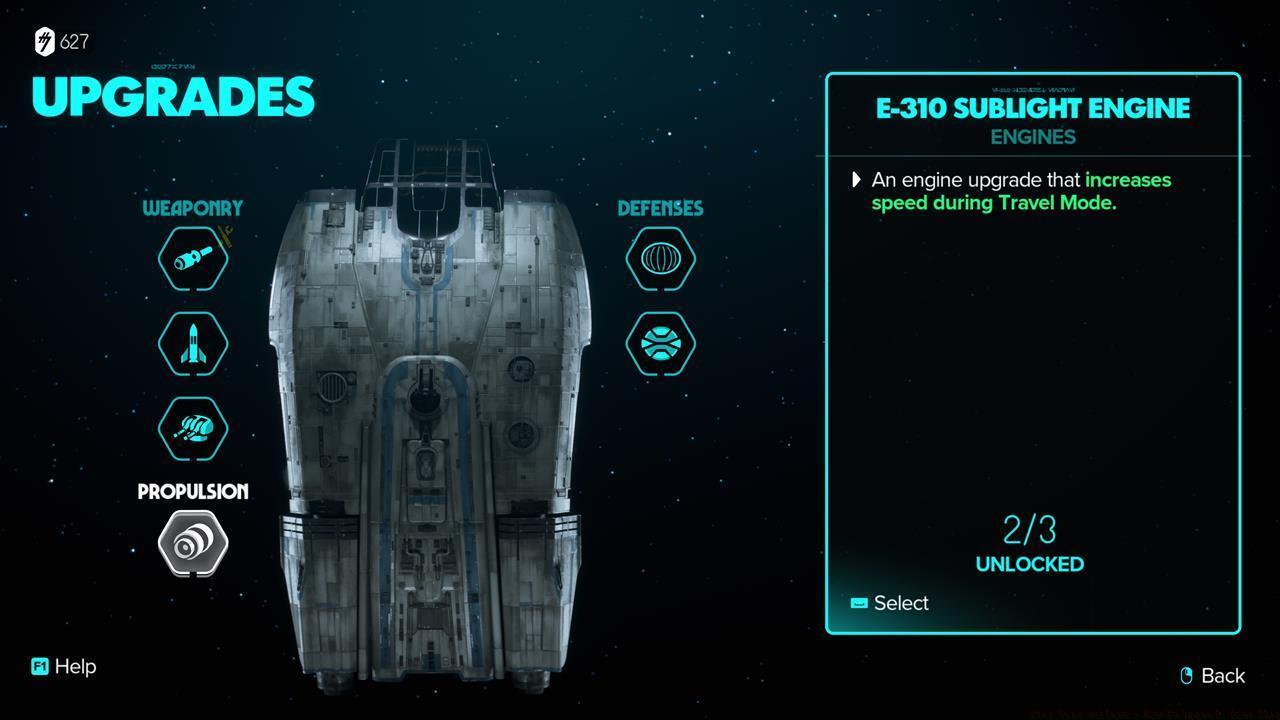This screenshot has width=1280, height=720.
Task: Select the propulsion engine upgrade icon
Action: (193, 543)
